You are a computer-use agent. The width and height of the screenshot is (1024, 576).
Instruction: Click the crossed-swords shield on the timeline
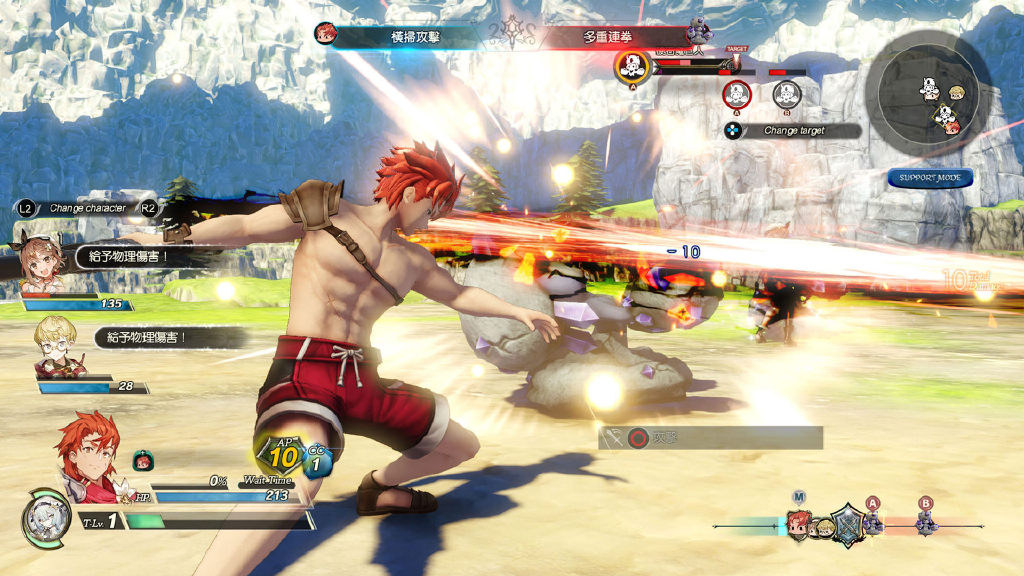[846, 523]
